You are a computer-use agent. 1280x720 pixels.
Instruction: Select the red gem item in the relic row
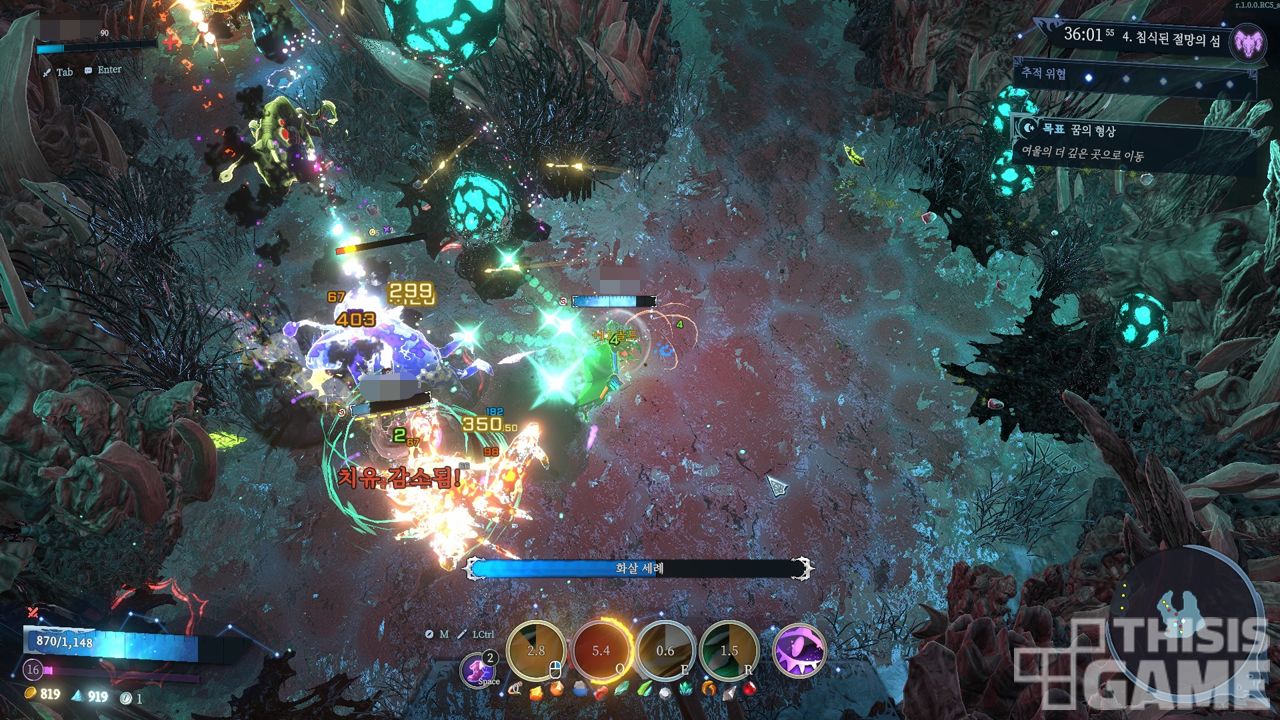[748, 689]
